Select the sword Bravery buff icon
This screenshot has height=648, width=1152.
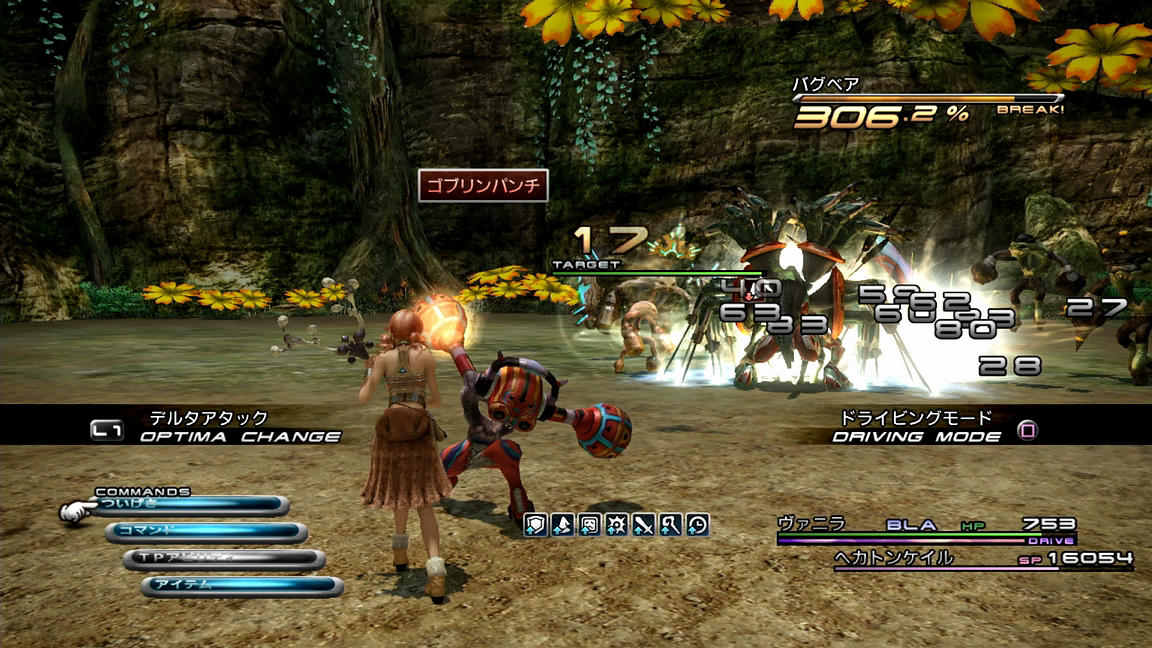pyautogui.click(x=644, y=523)
